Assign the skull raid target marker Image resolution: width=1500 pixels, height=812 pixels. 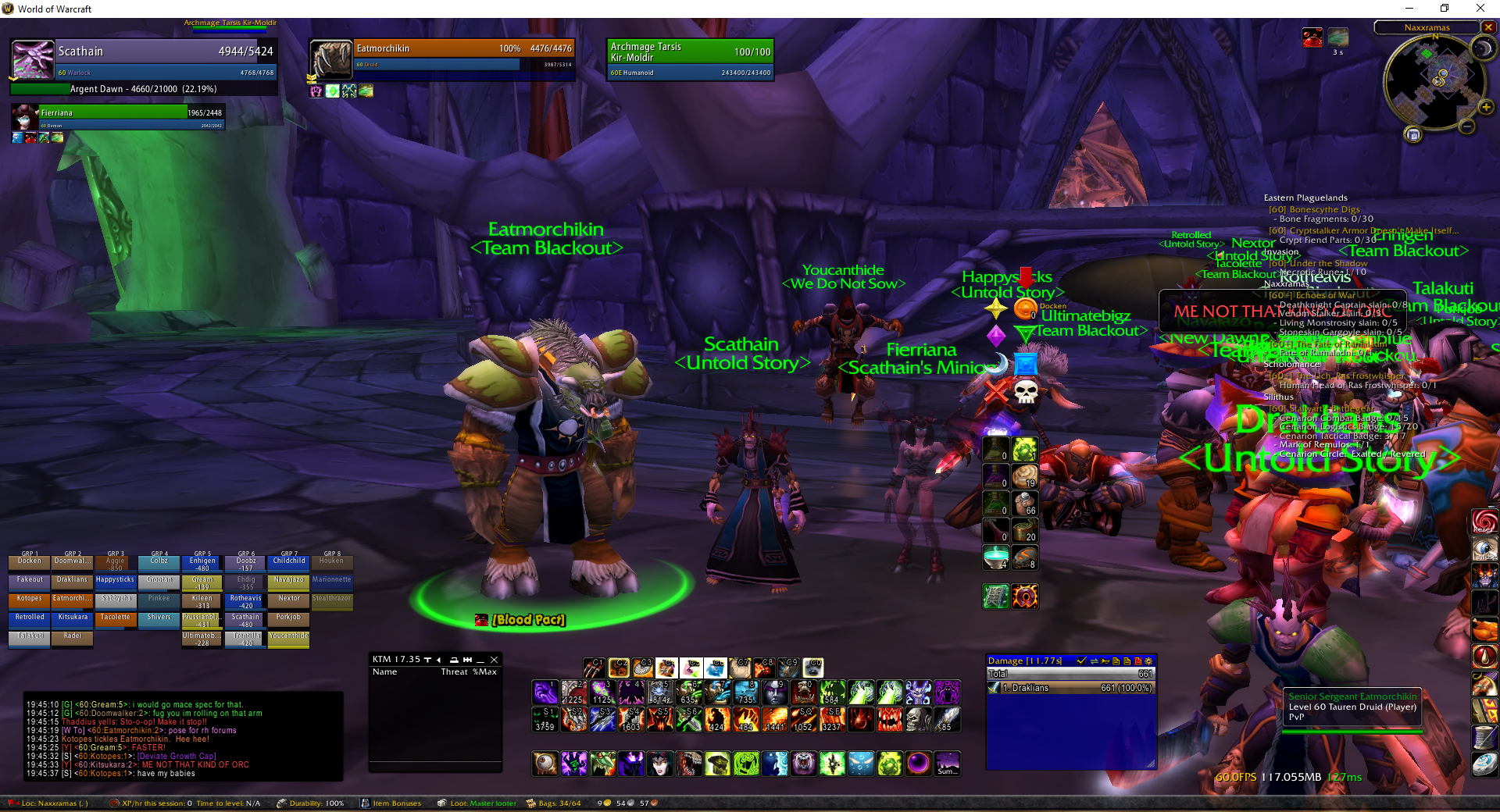[1026, 390]
